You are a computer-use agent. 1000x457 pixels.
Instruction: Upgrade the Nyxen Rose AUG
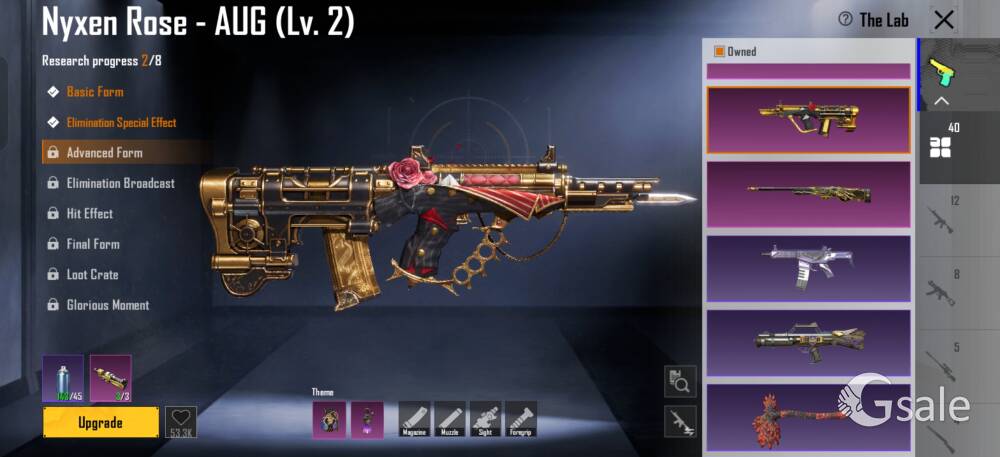pos(100,422)
